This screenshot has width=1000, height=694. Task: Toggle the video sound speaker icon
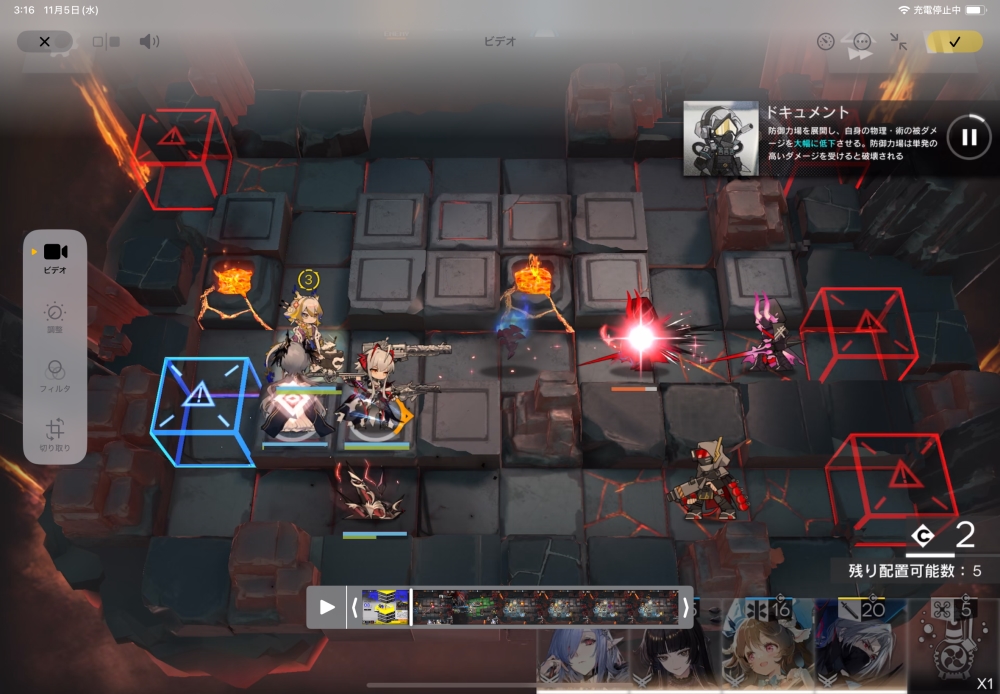(x=149, y=41)
